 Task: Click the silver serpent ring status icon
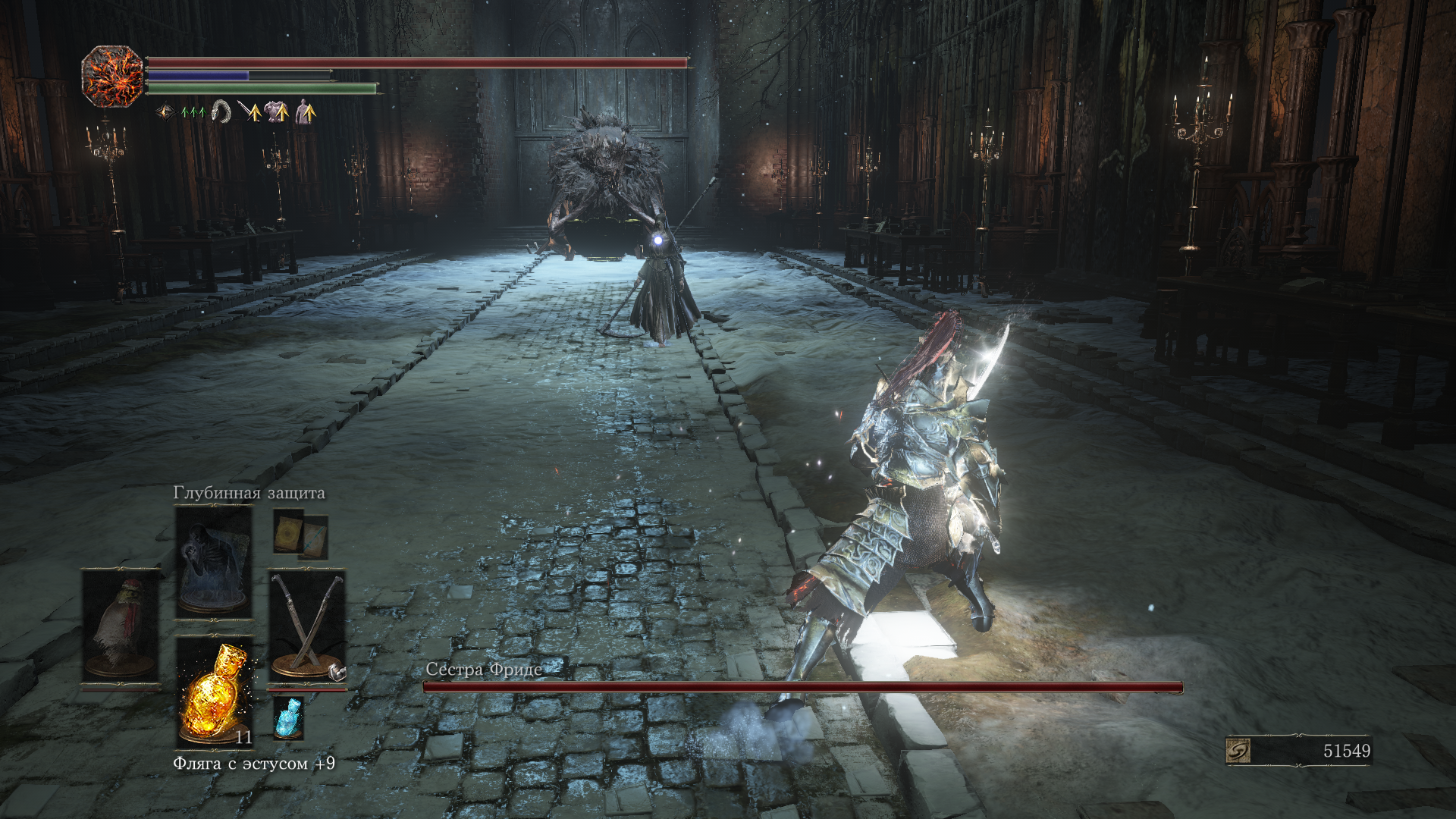point(221,111)
